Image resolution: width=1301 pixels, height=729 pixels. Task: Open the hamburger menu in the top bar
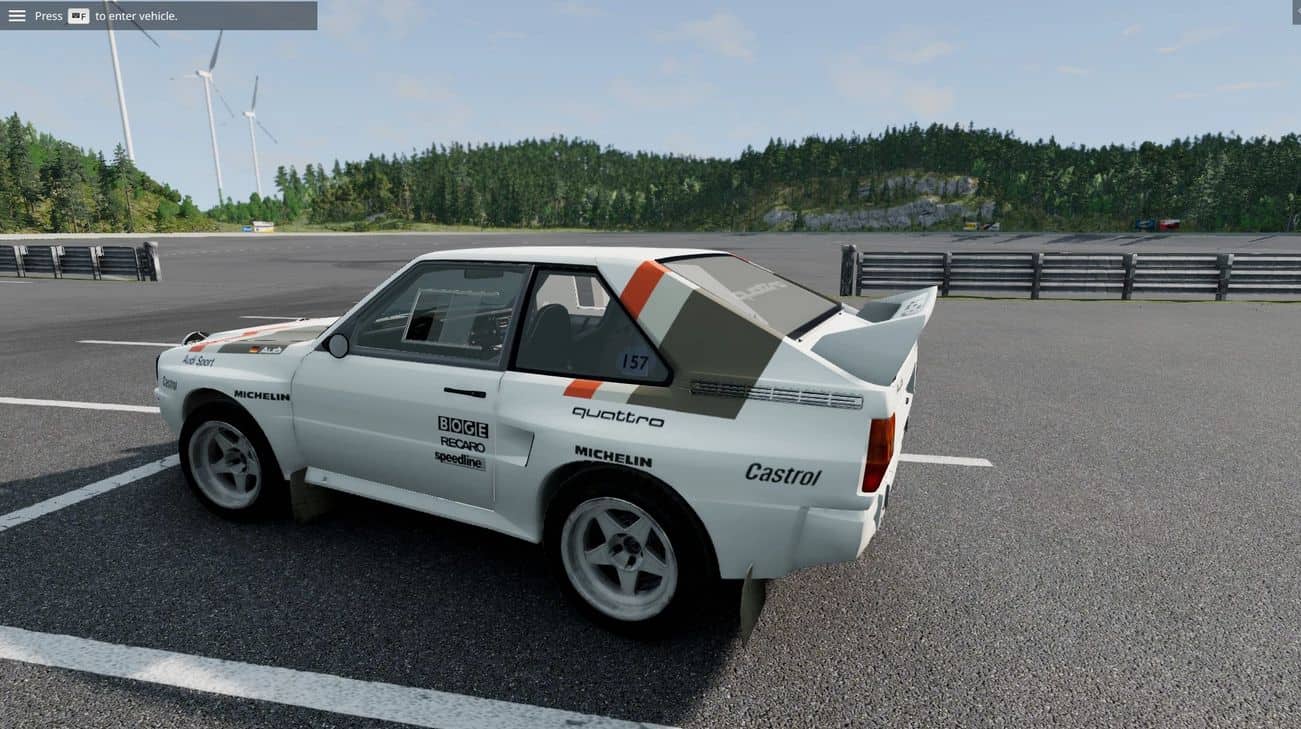tap(17, 16)
